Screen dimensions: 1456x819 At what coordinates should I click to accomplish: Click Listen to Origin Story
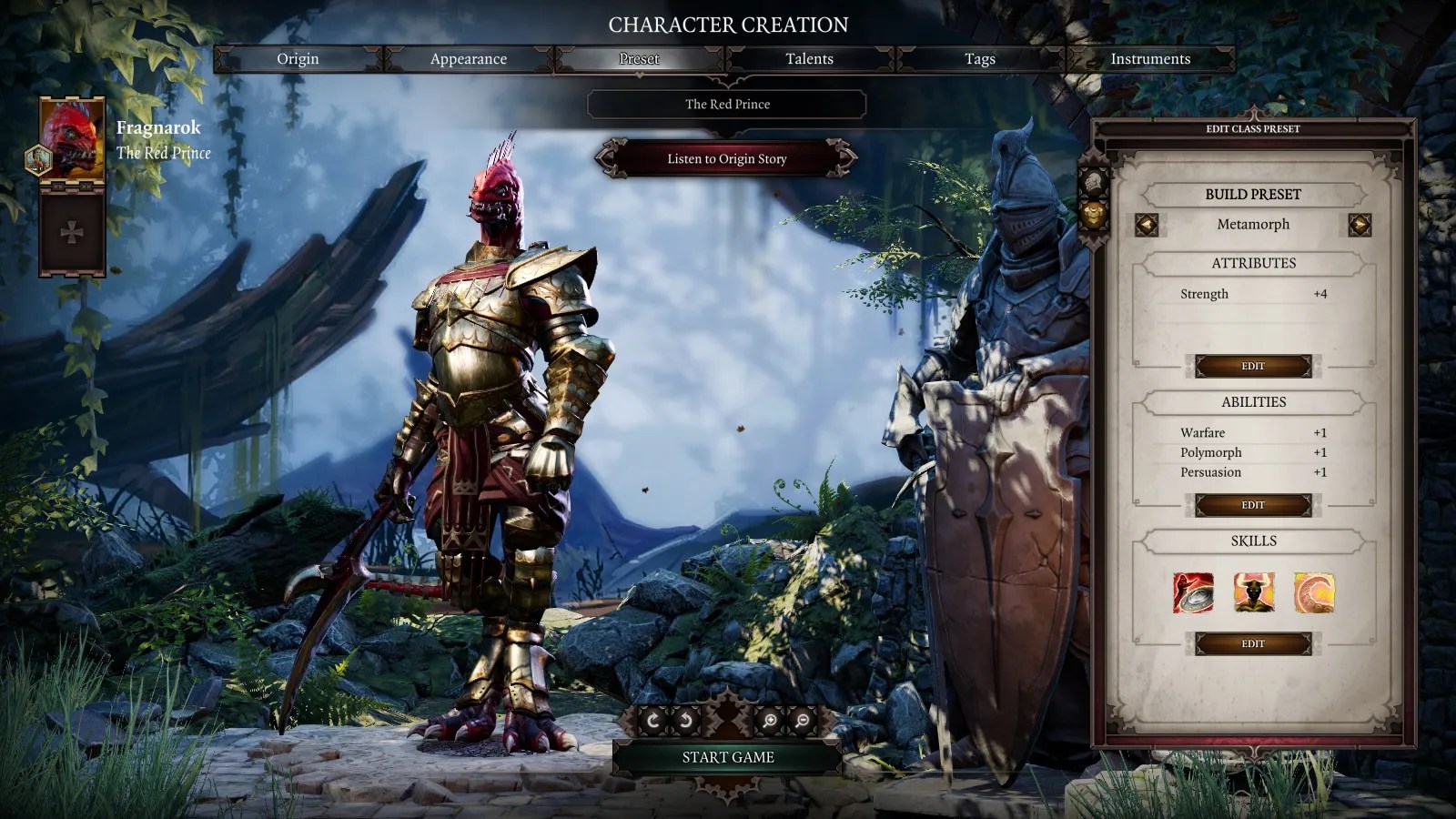(x=726, y=158)
